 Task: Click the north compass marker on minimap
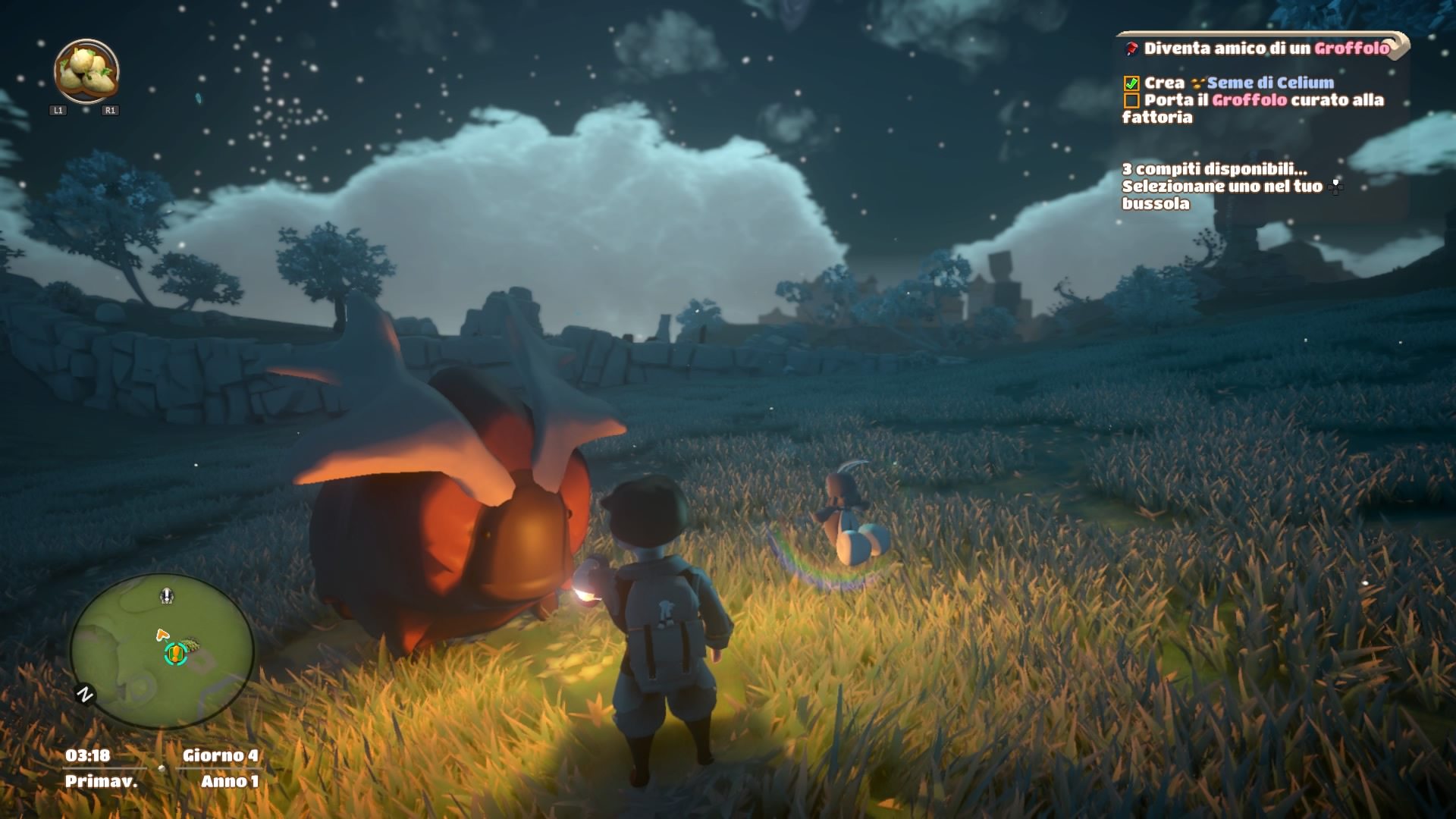coord(85,694)
